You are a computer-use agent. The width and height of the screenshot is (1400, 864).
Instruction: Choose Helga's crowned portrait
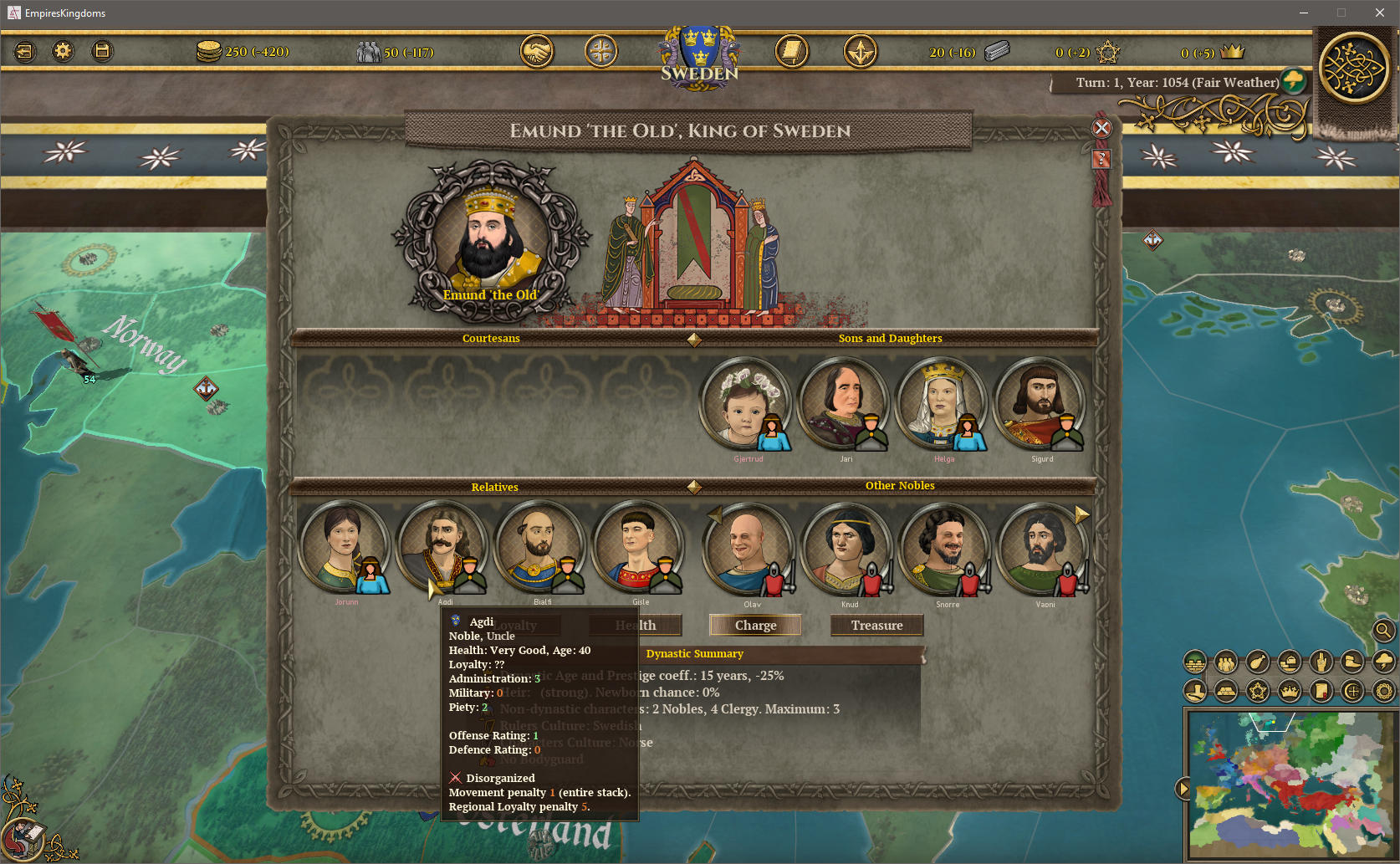(941, 404)
